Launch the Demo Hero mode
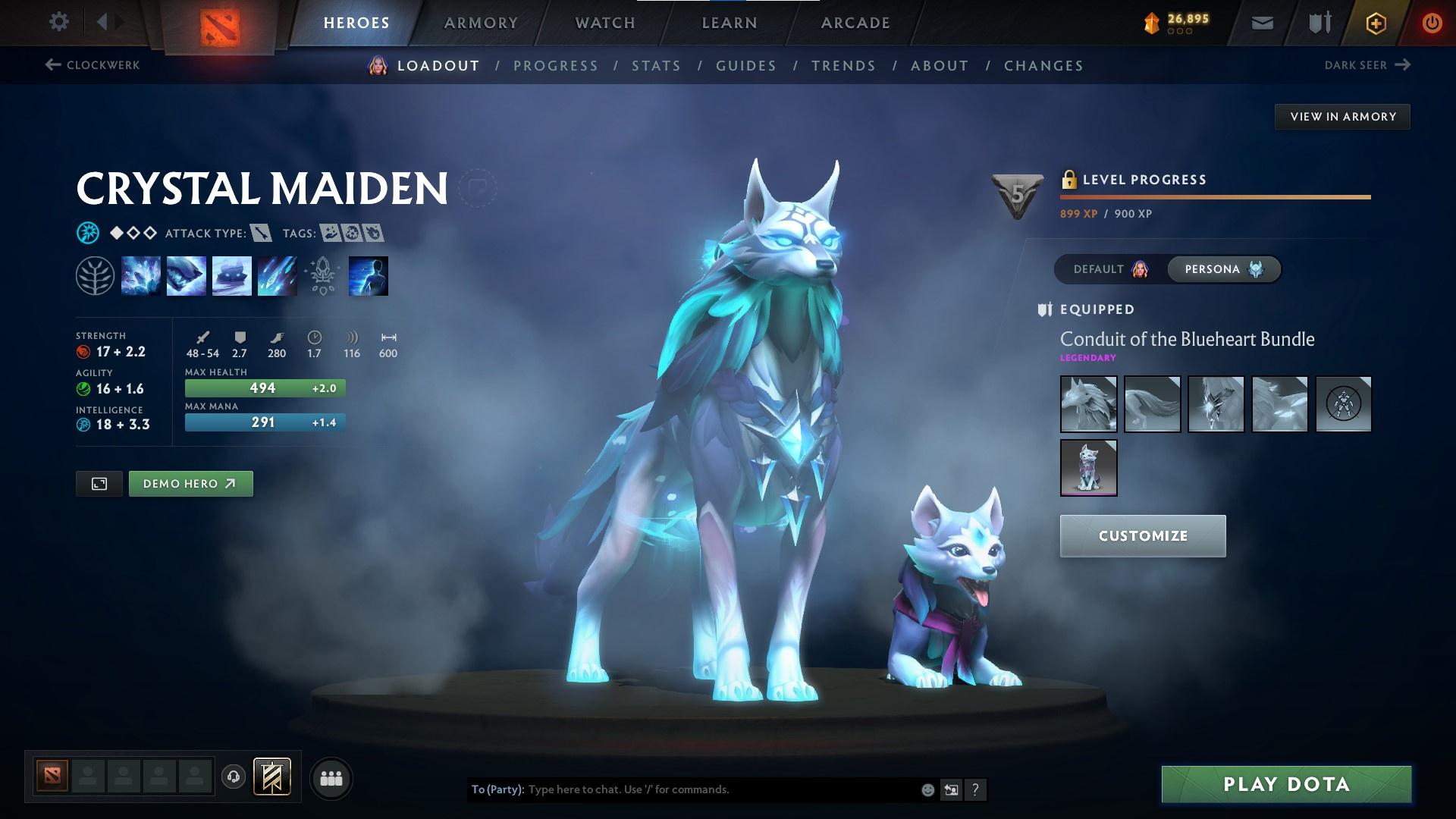Screen dimensions: 1456x819 tap(190, 484)
